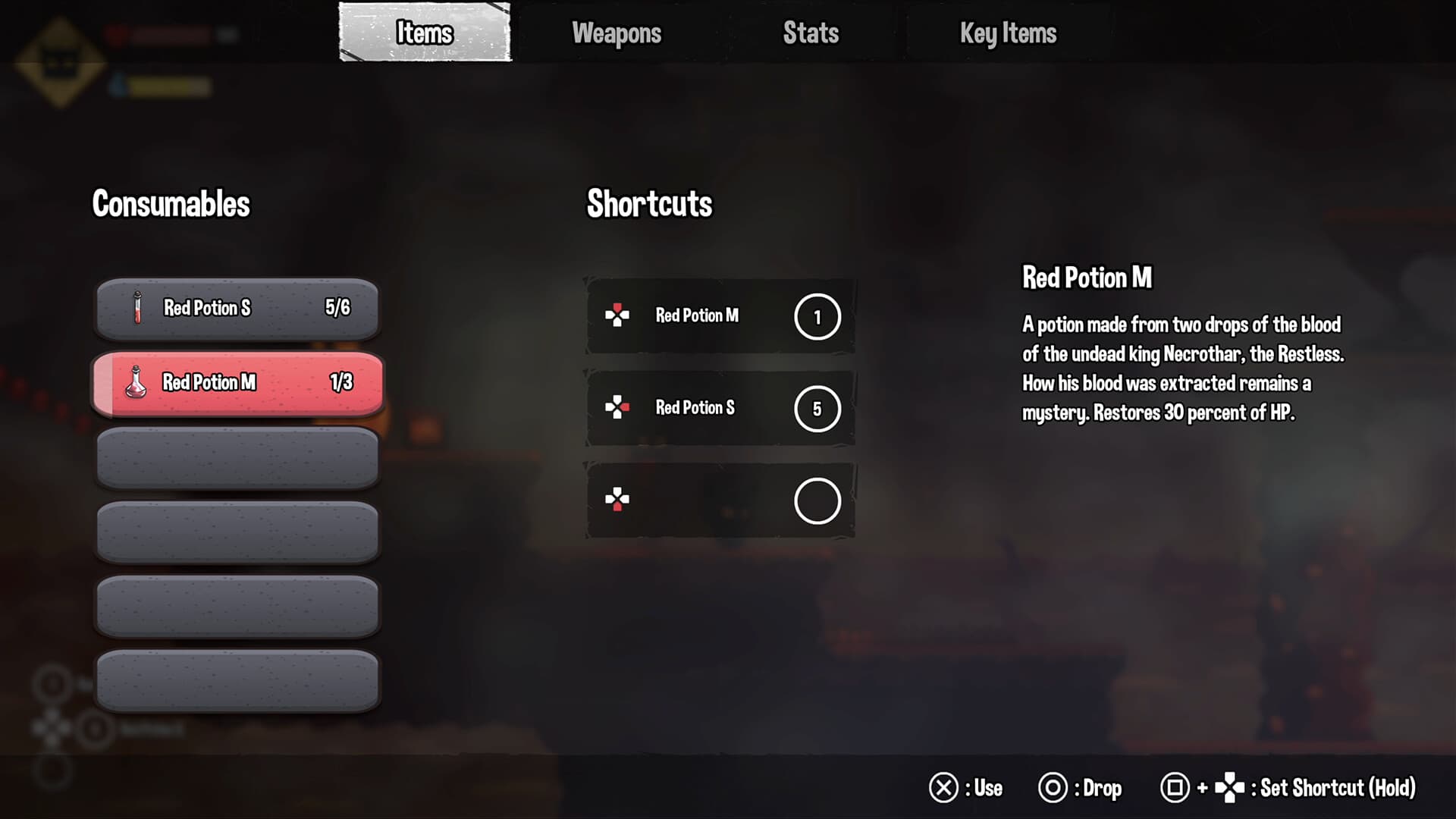Screen dimensions: 1456x819
Task: View the Key Items tab
Action: click(x=1006, y=33)
